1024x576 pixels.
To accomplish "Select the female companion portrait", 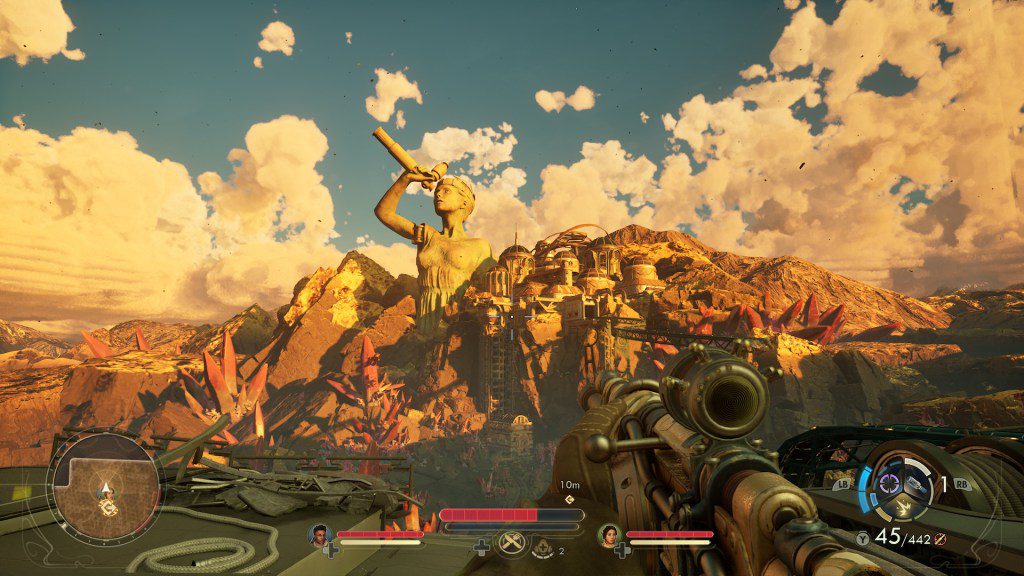I will (609, 534).
